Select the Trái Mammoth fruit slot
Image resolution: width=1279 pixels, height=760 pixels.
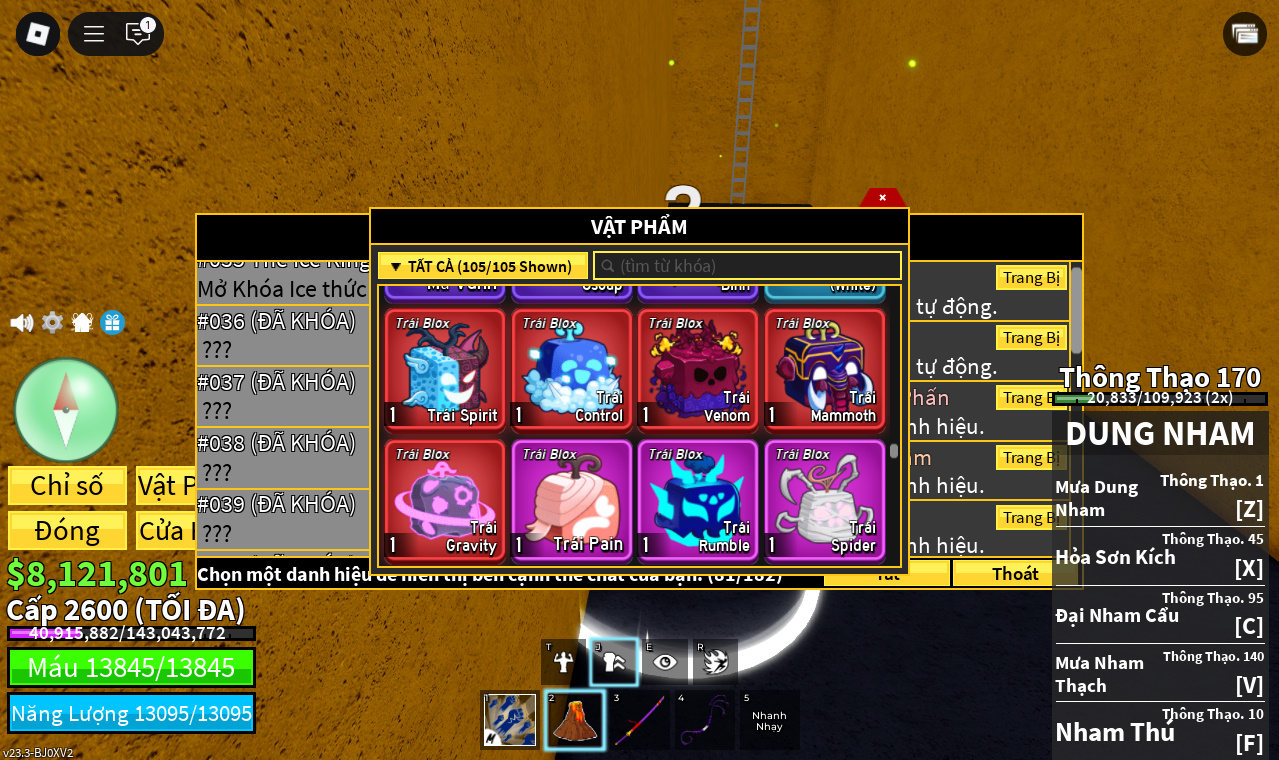(825, 369)
